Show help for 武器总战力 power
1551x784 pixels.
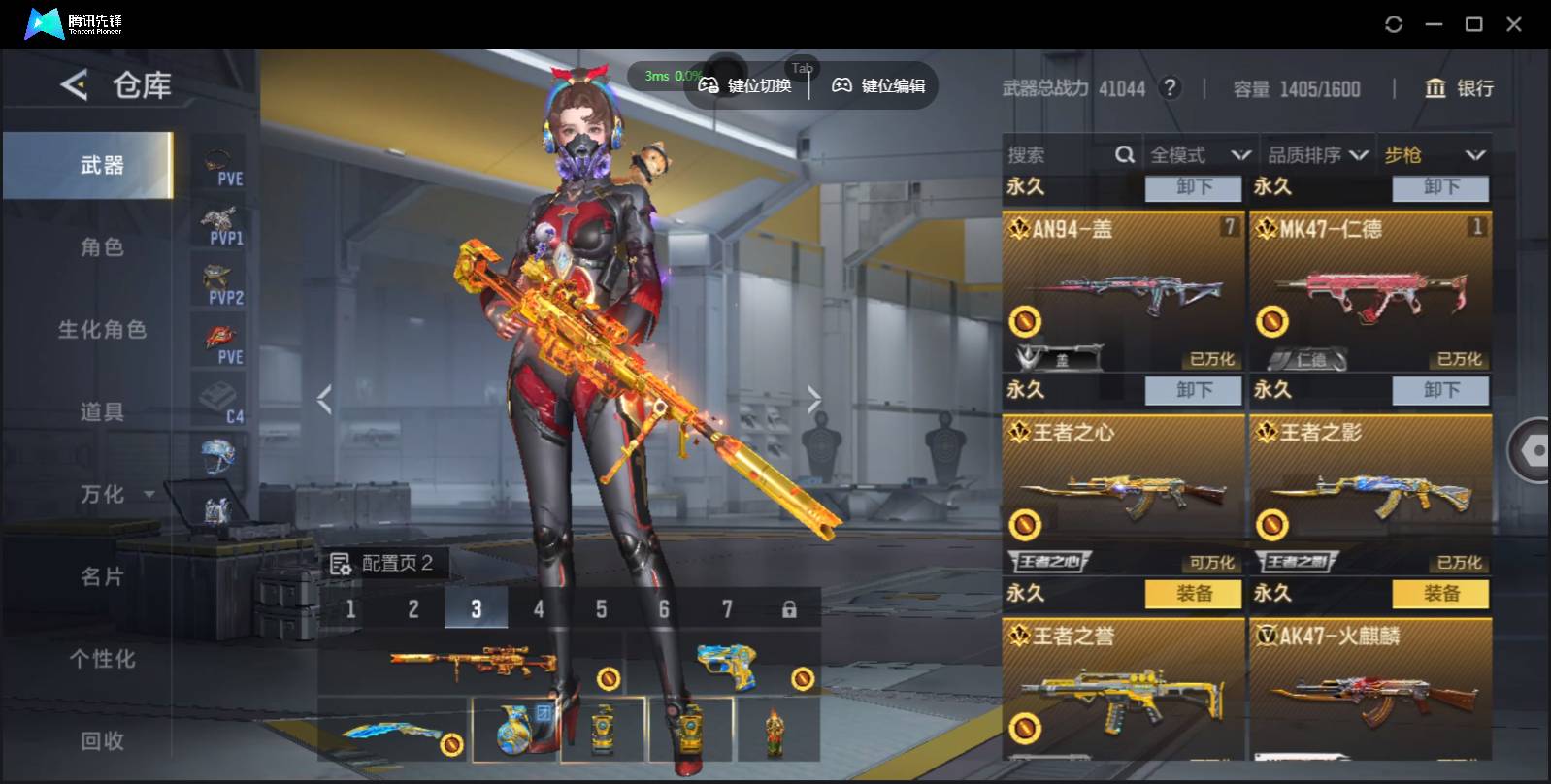click(1171, 88)
